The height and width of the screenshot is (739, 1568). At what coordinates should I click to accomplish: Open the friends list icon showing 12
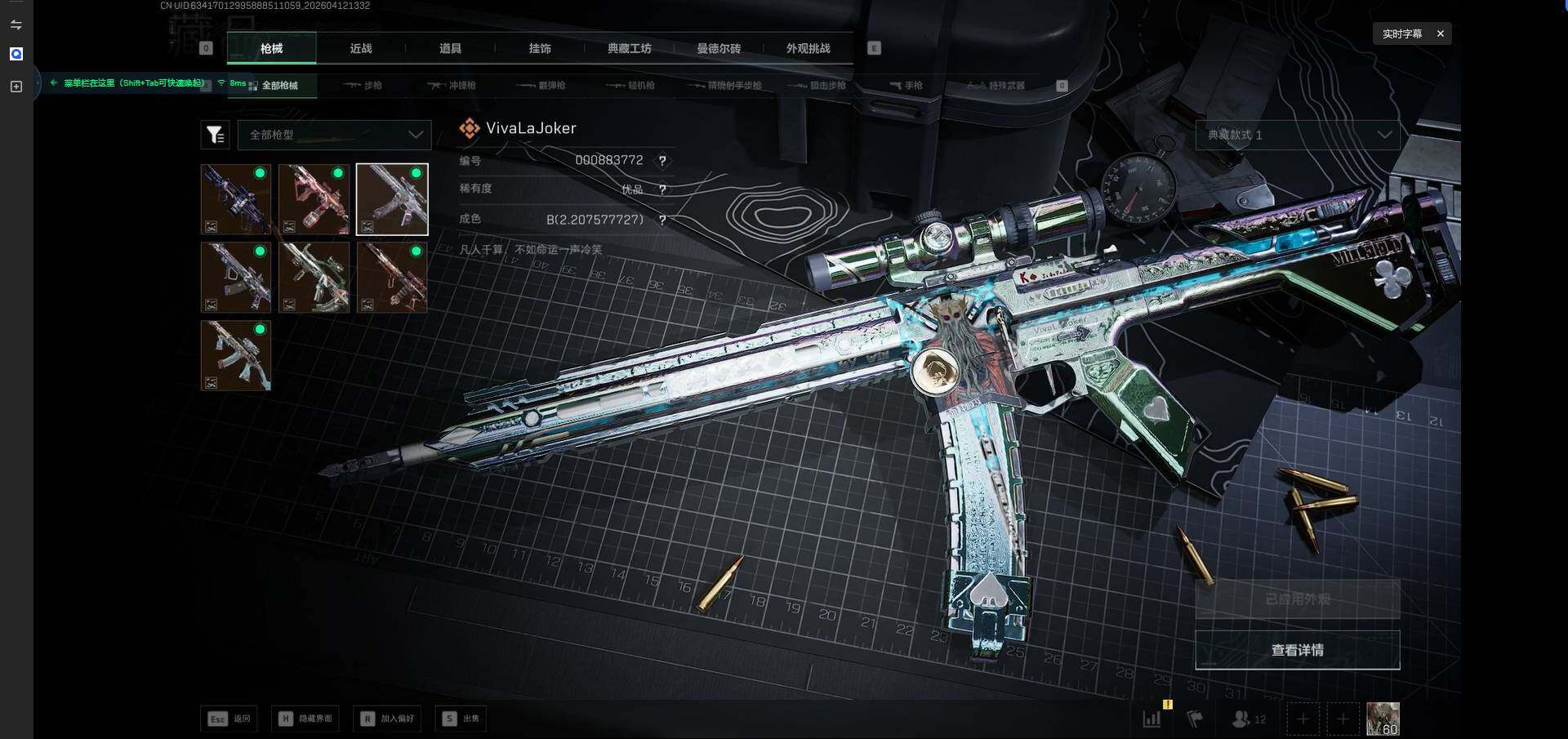pyautogui.click(x=1249, y=719)
